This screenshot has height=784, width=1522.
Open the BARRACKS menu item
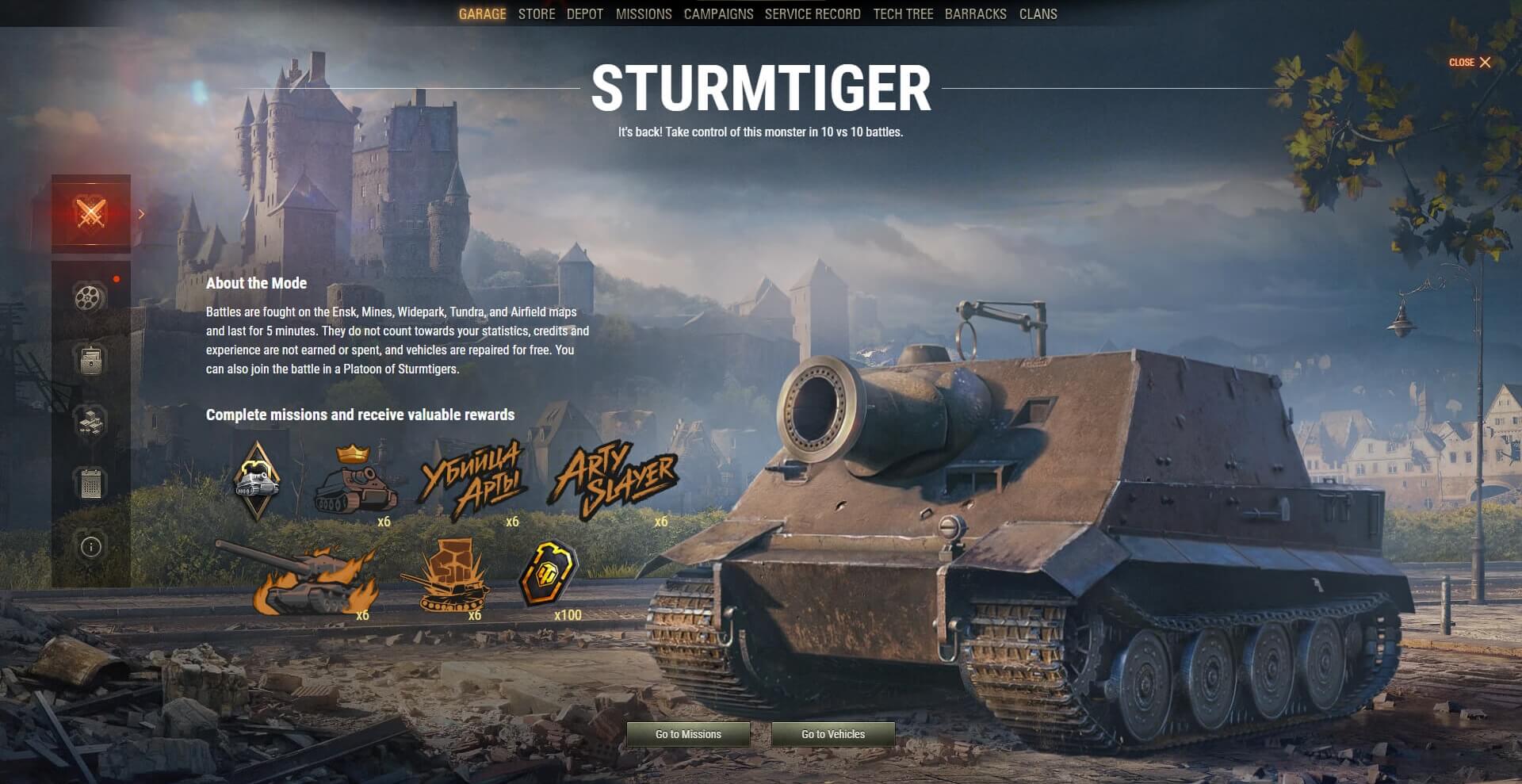[x=975, y=13]
